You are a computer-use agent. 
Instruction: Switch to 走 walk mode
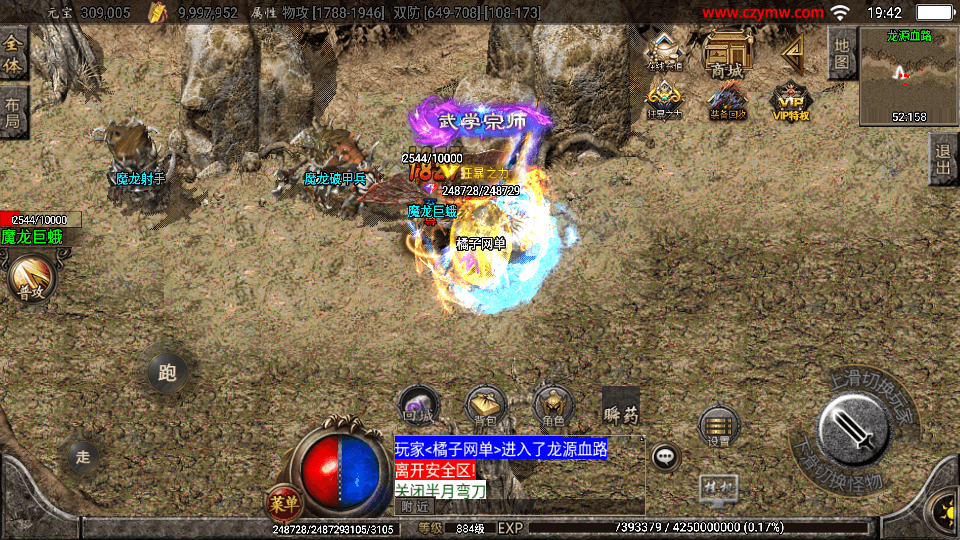(x=83, y=457)
